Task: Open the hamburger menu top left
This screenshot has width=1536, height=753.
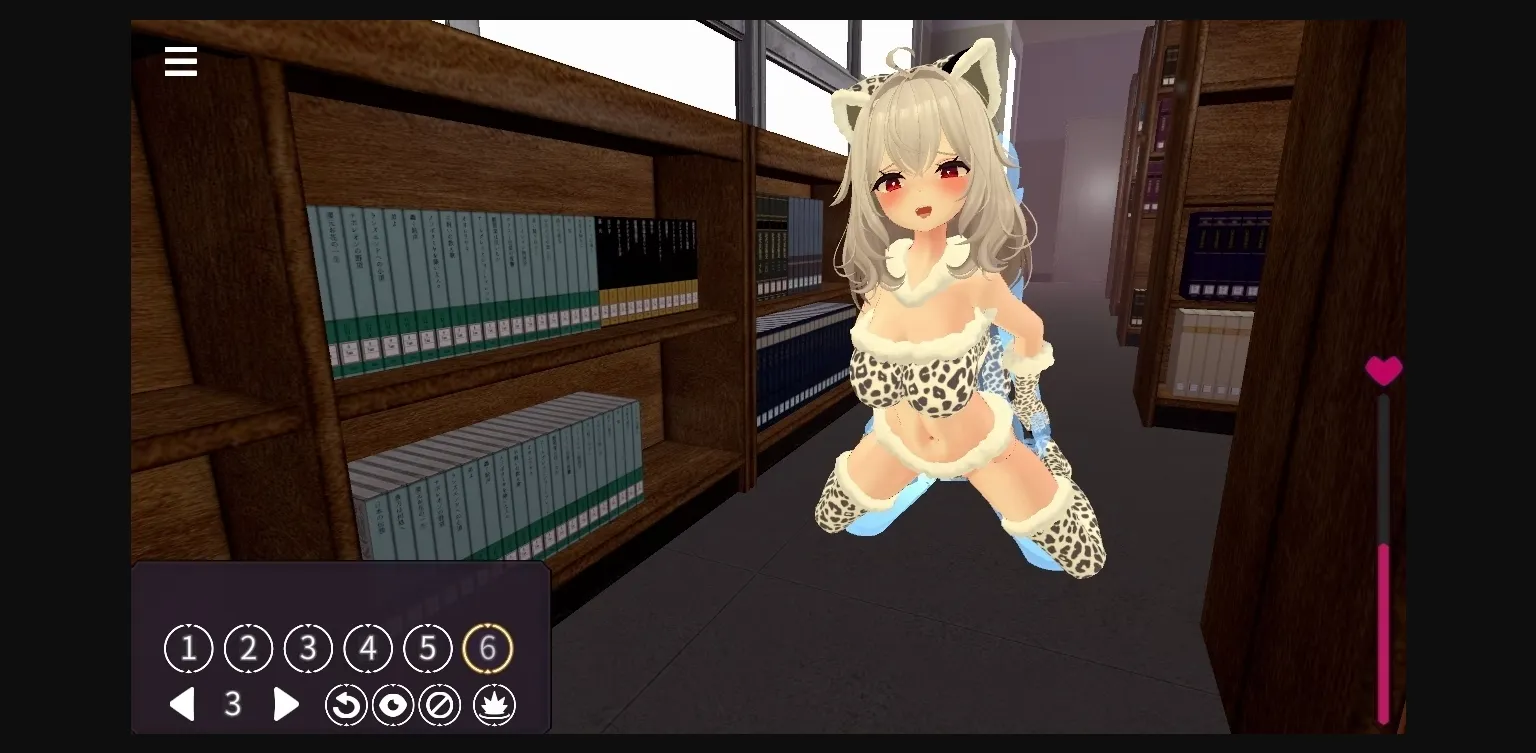Action: pos(180,61)
